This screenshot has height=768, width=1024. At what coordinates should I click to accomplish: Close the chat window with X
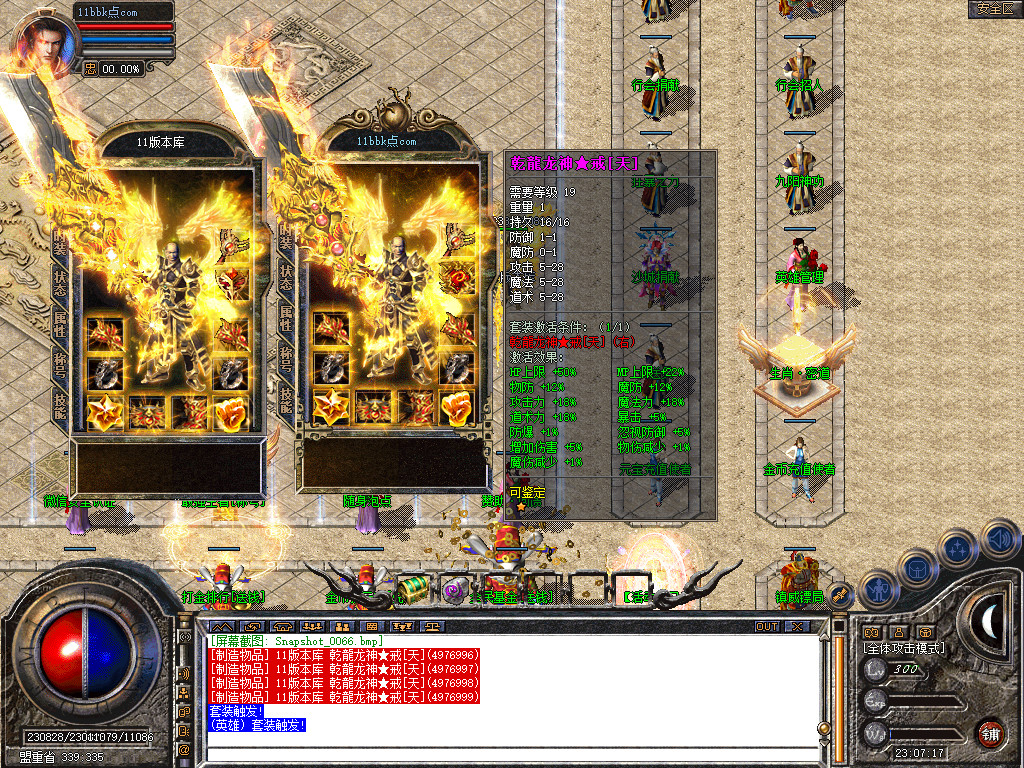pyautogui.click(x=797, y=626)
